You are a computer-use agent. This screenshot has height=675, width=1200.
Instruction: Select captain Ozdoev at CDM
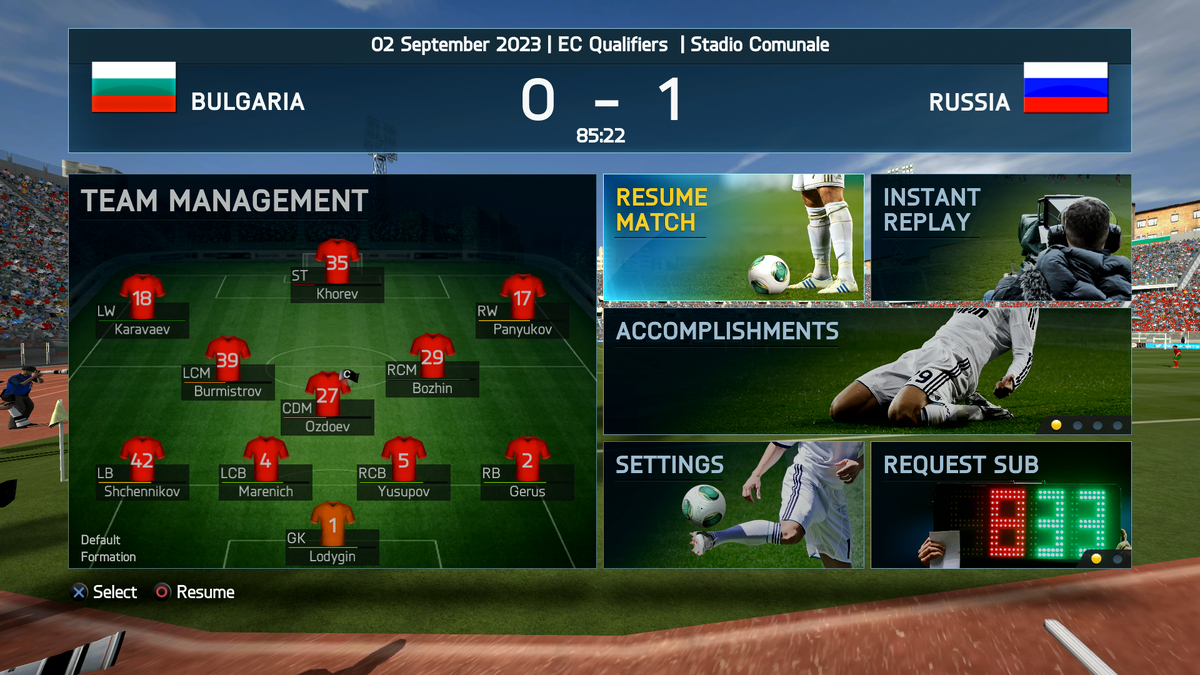327,393
